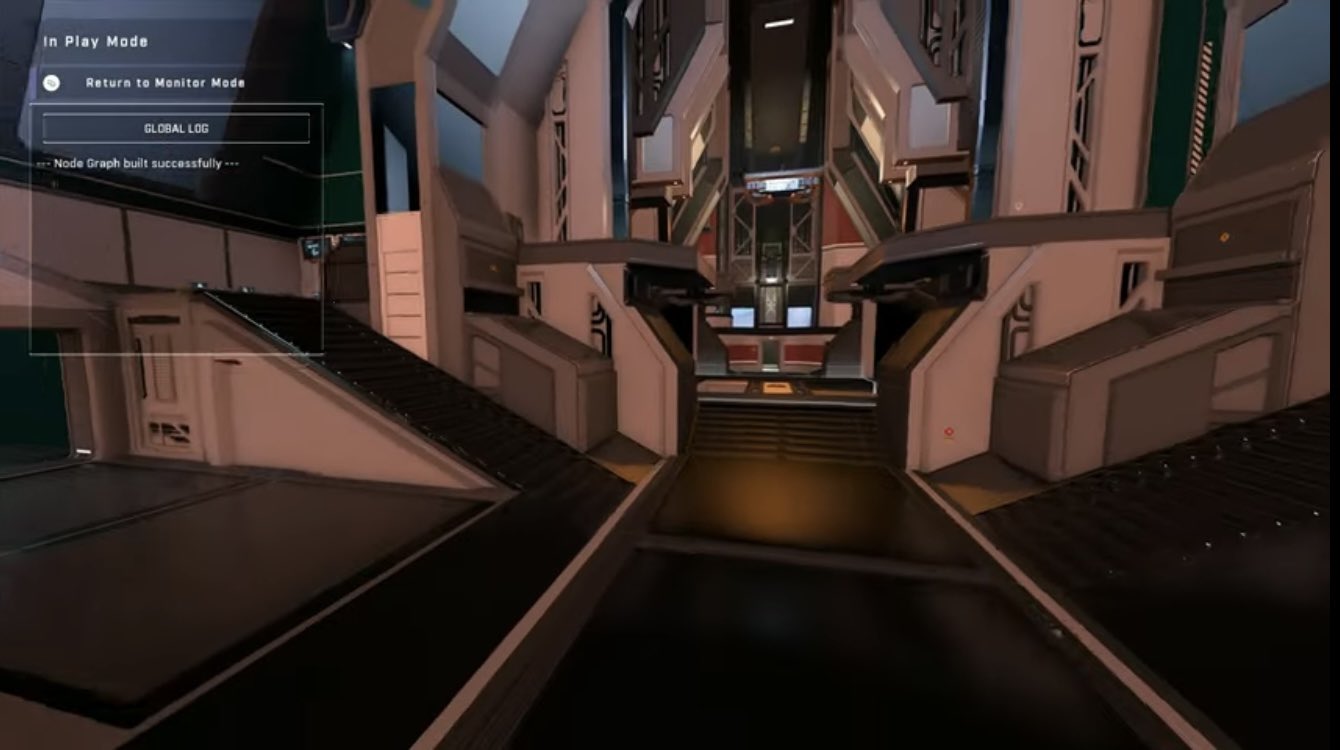Open the GLOBAL LOG entry list
The image size is (1340, 750).
(x=174, y=128)
